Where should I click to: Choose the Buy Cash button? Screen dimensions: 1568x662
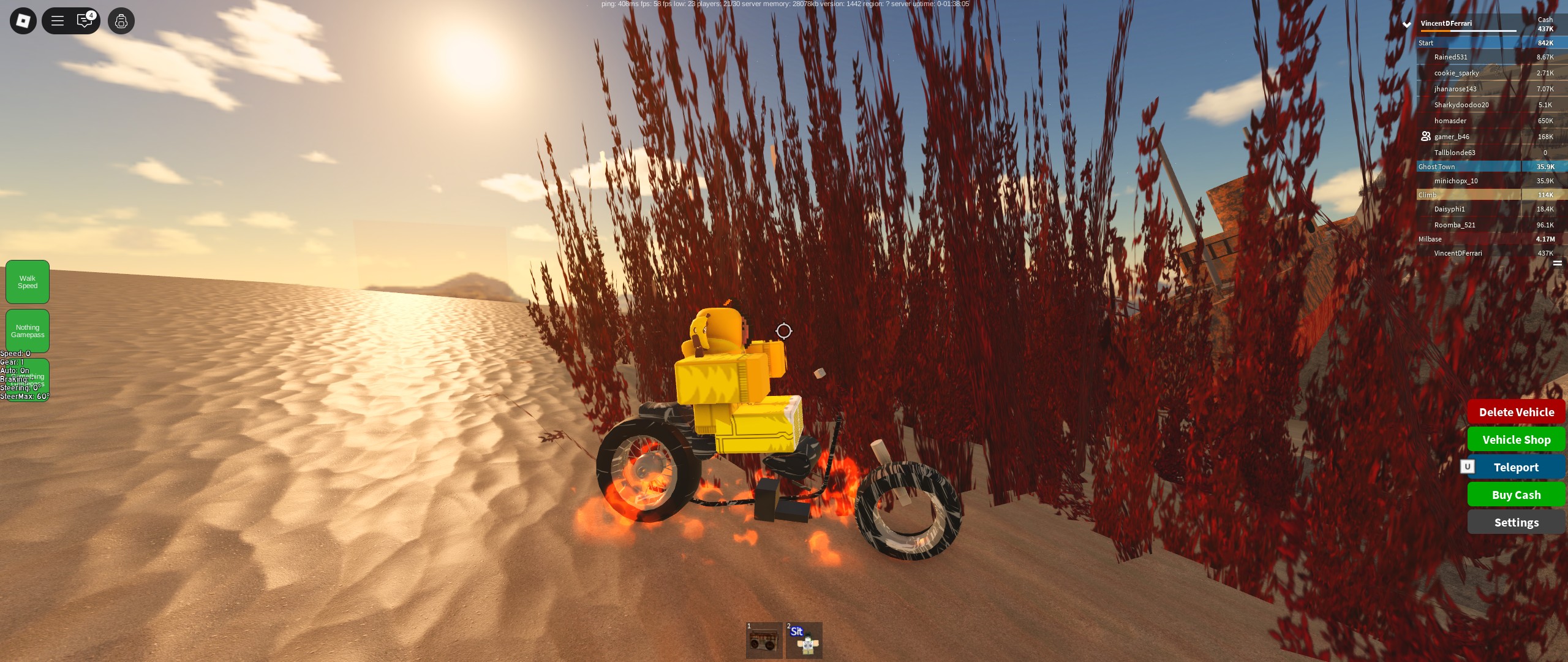pos(1516,495)
